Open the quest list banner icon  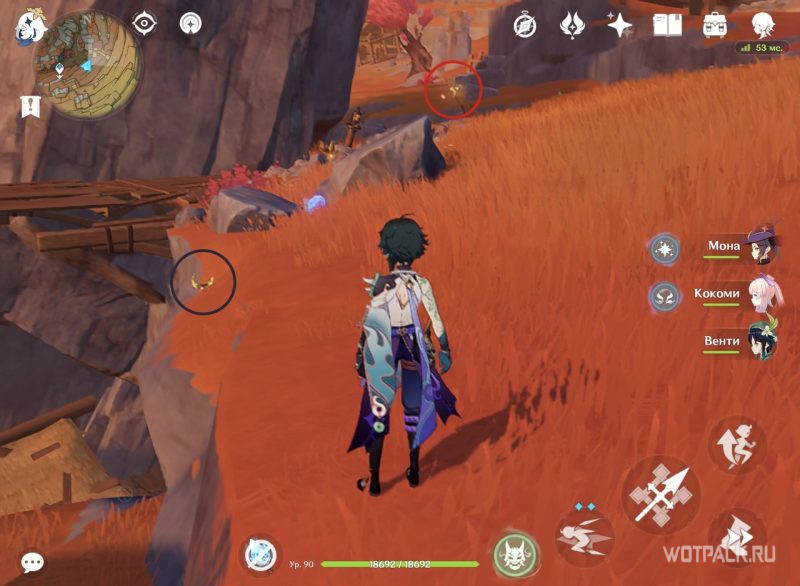pyautogui.click(x=29, y=107)
